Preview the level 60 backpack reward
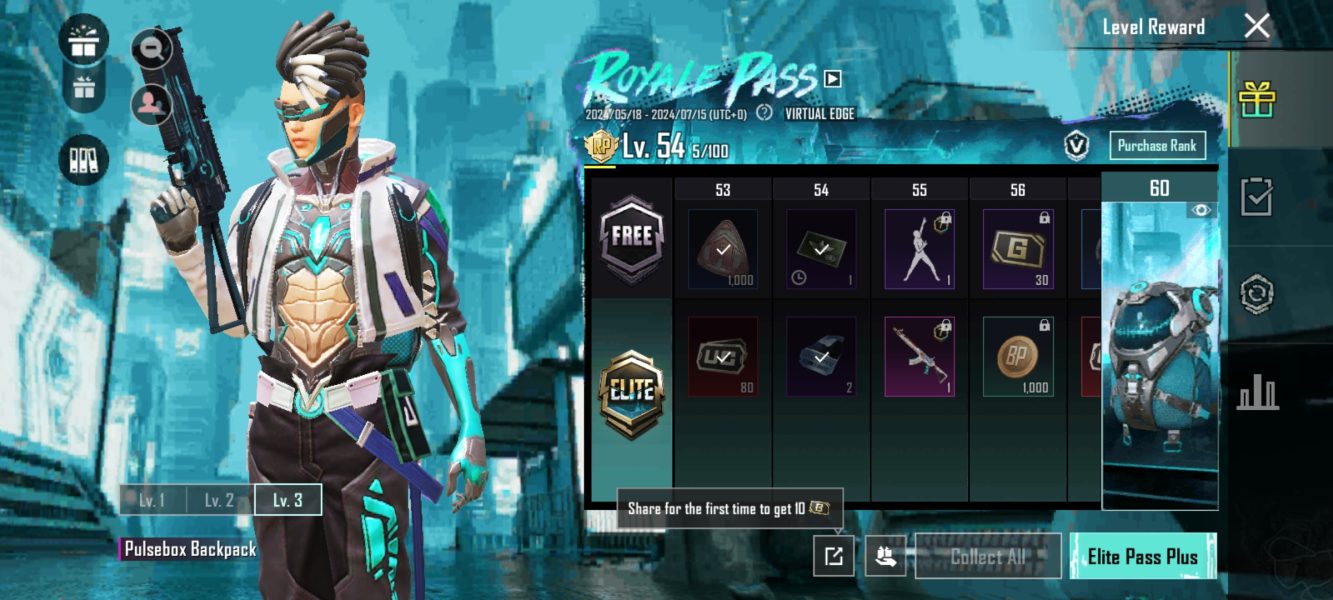The height and width of the screenshot is (600, 1333). coord(1159,350)
